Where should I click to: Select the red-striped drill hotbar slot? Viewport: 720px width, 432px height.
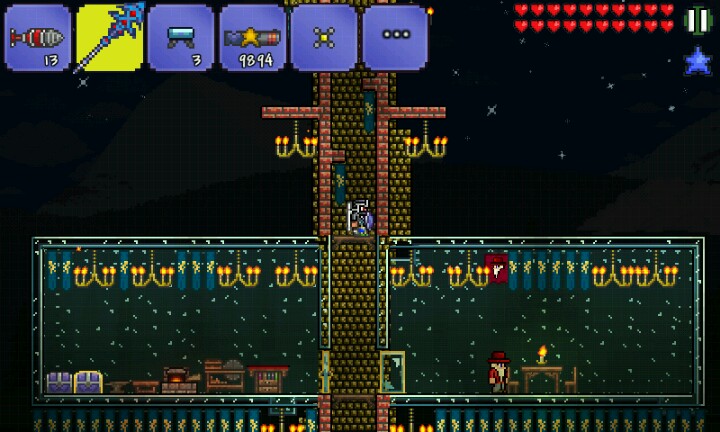[x=37, y=37]
